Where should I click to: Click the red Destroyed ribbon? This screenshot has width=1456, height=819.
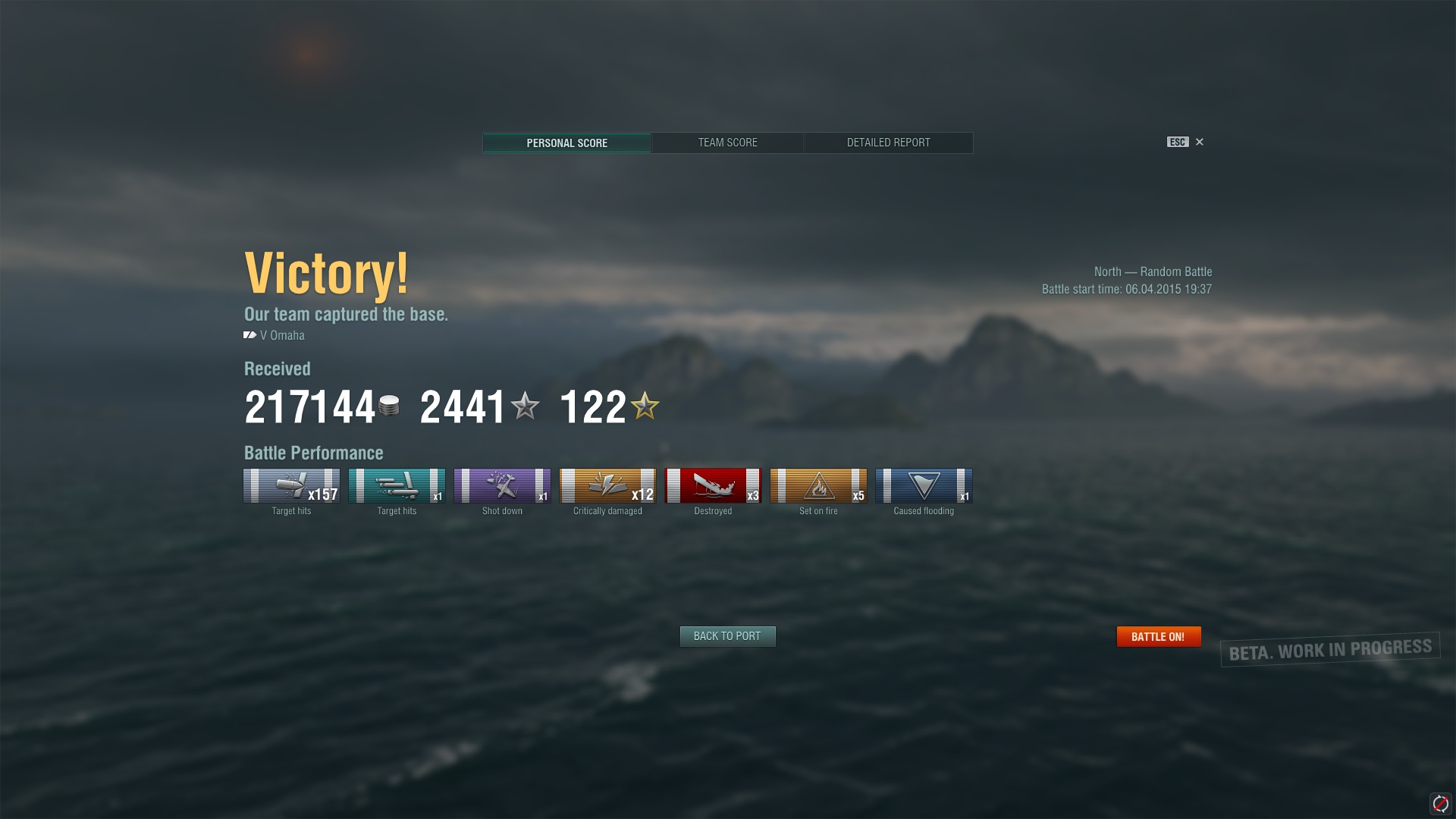tap(713, 486)
